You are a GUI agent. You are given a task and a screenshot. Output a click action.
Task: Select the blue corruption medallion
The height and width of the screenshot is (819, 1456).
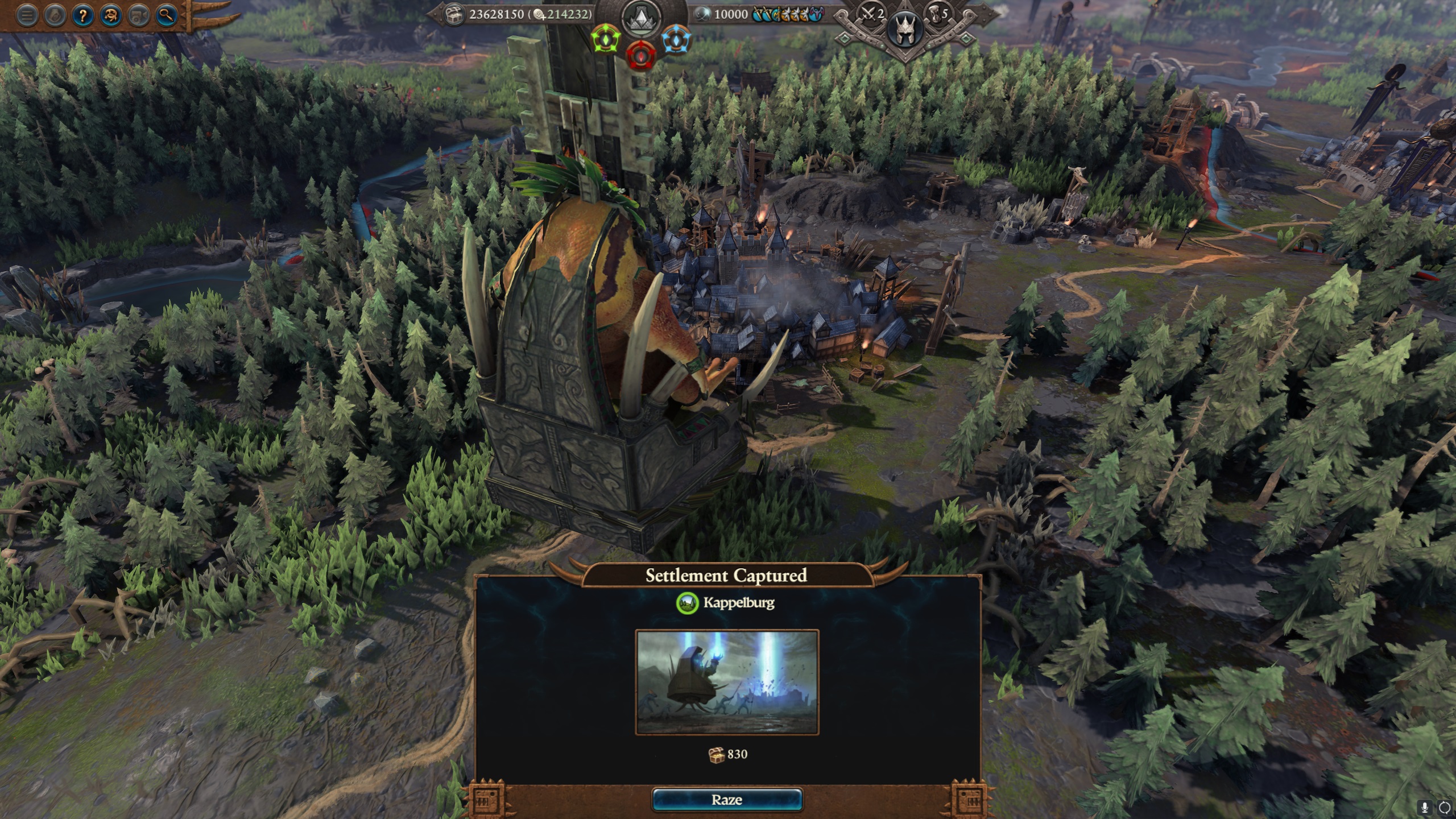pyautogui.click(x=676, y=40)
